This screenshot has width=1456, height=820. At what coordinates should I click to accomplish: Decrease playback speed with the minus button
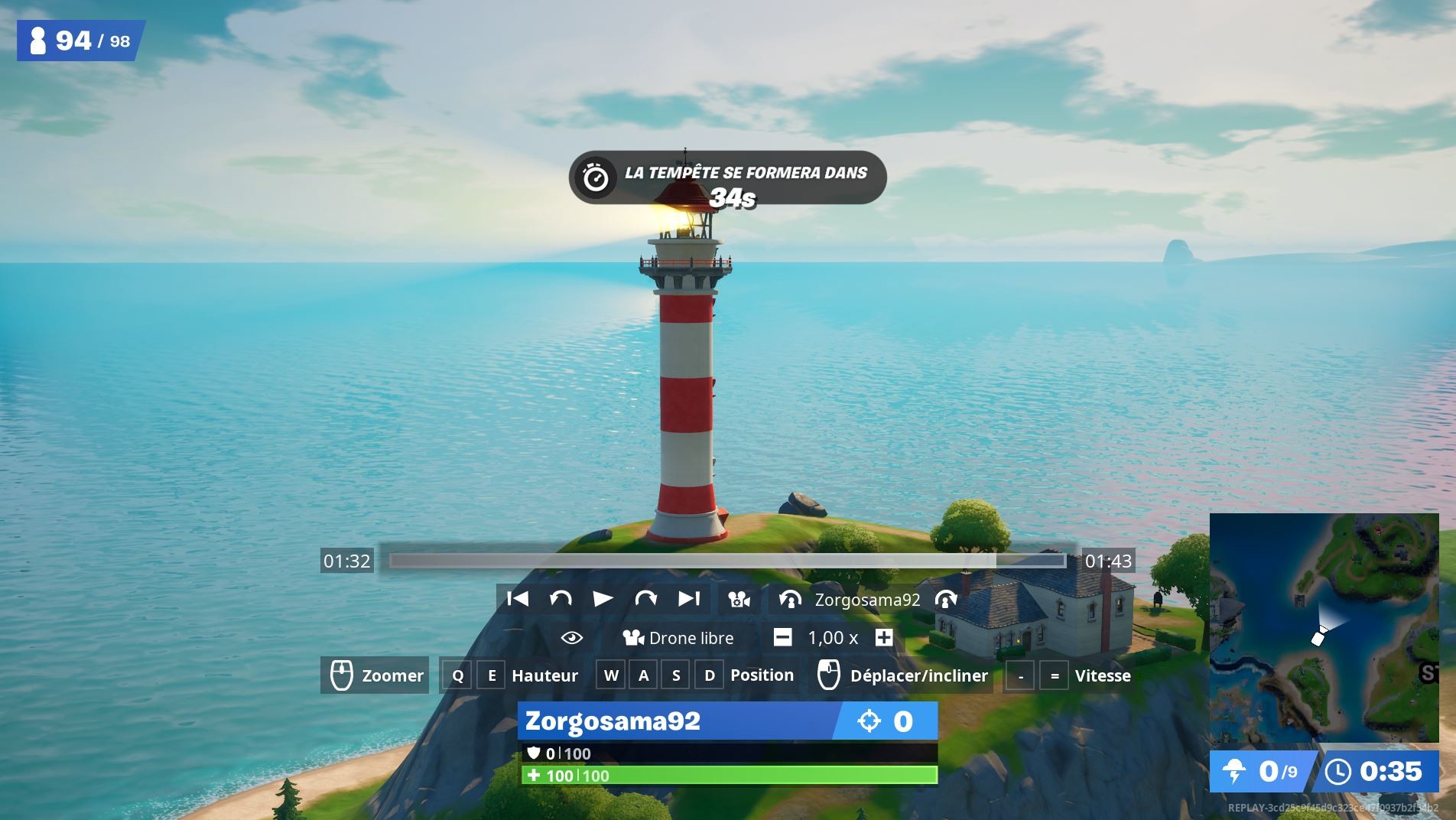coord(782,637)
